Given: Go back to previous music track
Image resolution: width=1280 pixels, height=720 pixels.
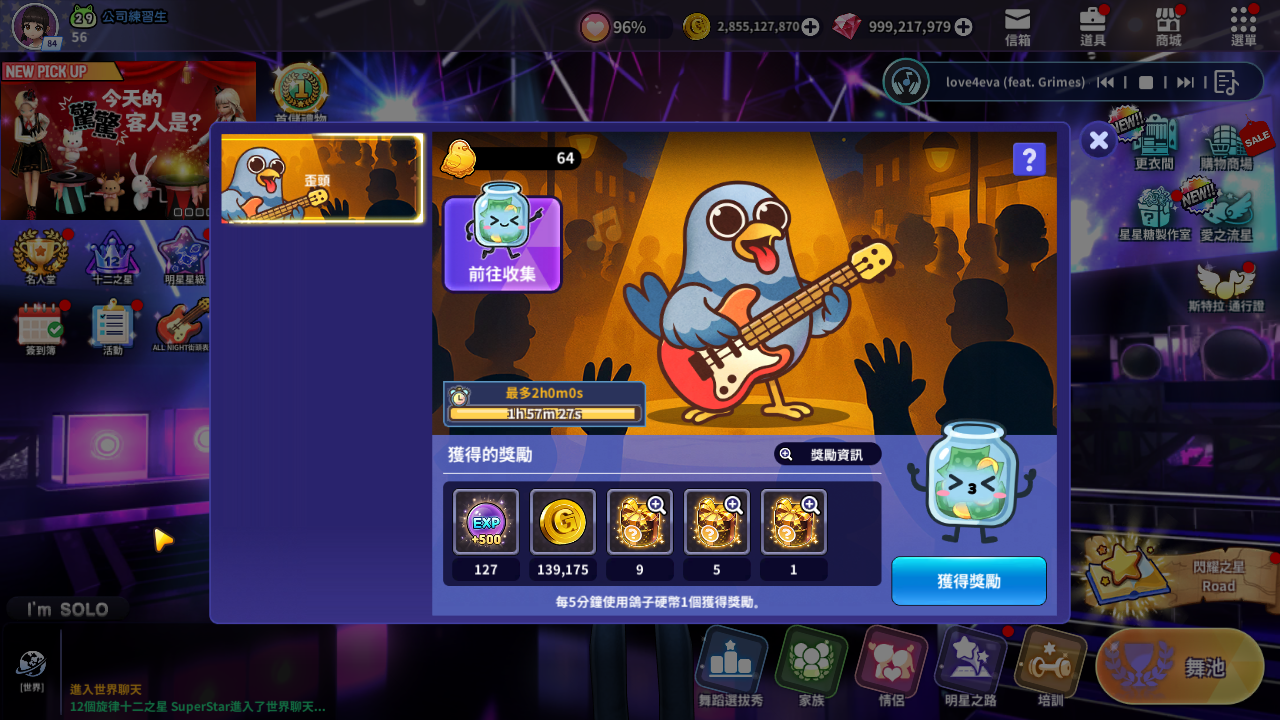Looking at the screenshot, I should (1106, 82).
